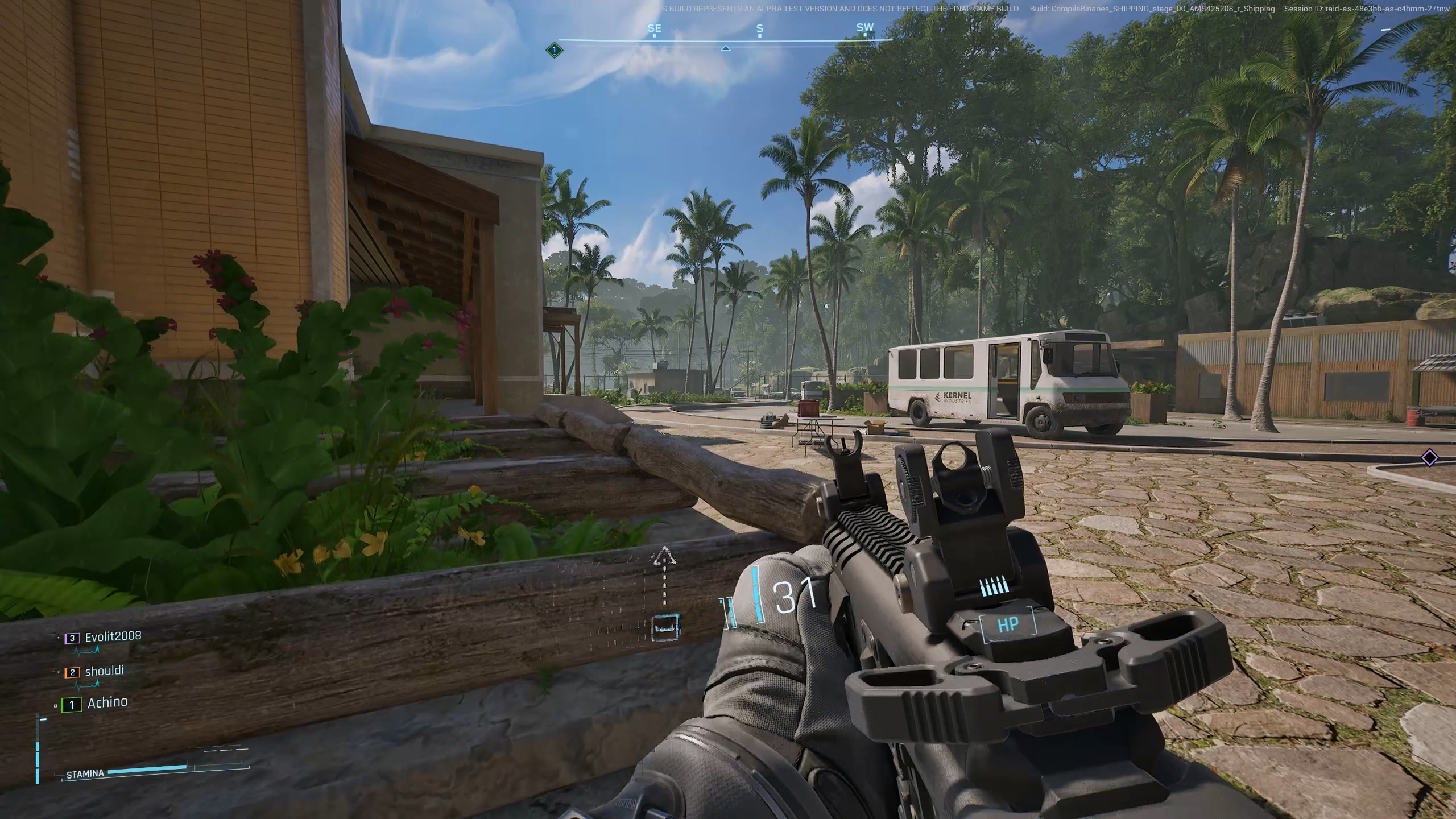Click the compass heading bar

[725, 39]
